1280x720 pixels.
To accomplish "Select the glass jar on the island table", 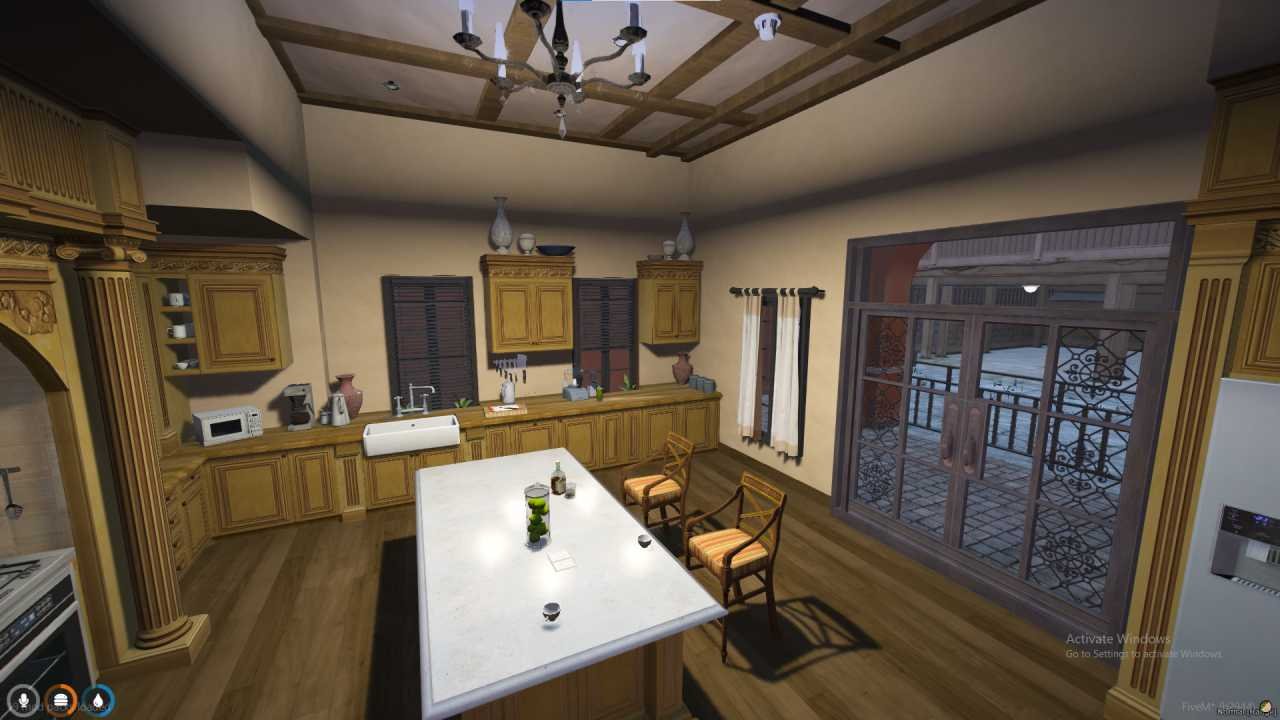I will pos(535,515).
